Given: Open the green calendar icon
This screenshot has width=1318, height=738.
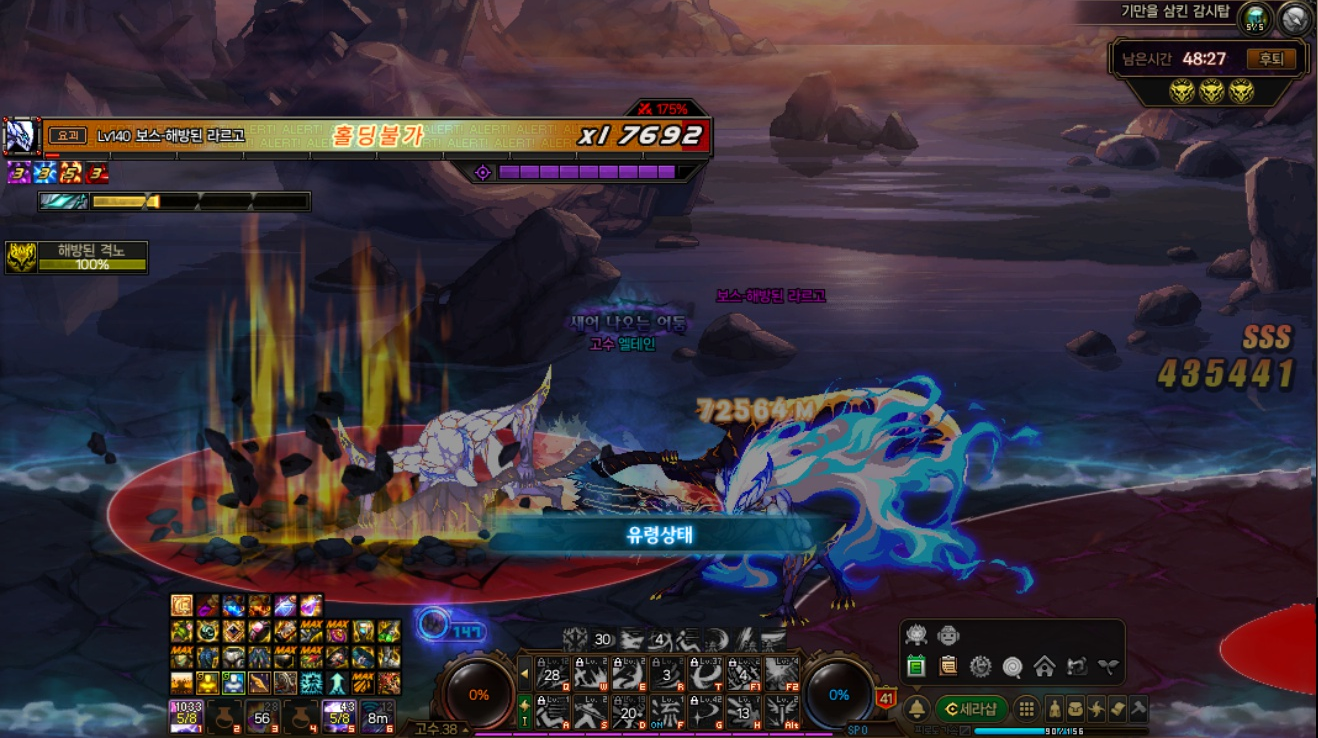Looking at the screenshot, I should coord(916,666).
